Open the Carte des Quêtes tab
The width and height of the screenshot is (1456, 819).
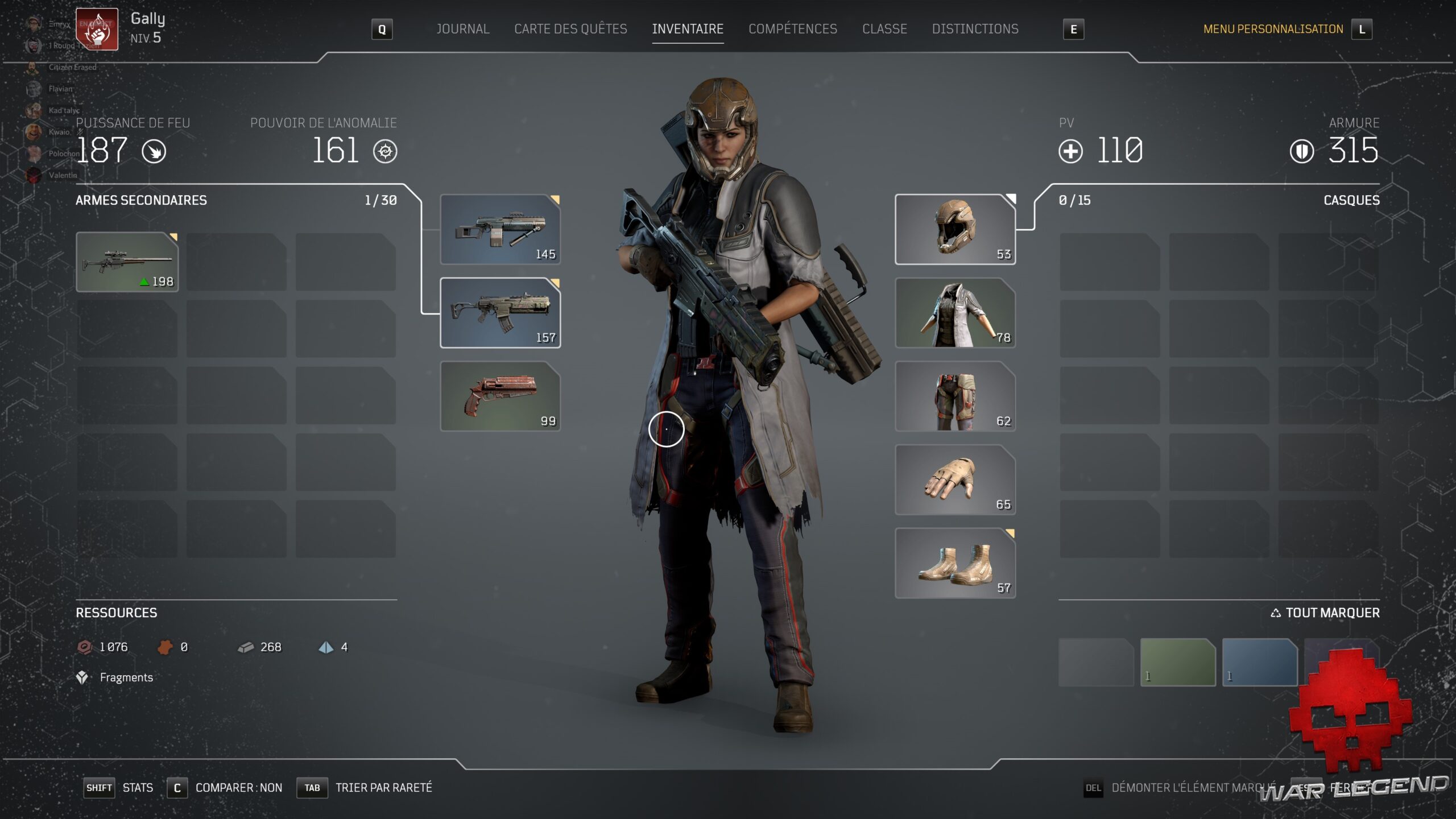[x=570, y=29]
